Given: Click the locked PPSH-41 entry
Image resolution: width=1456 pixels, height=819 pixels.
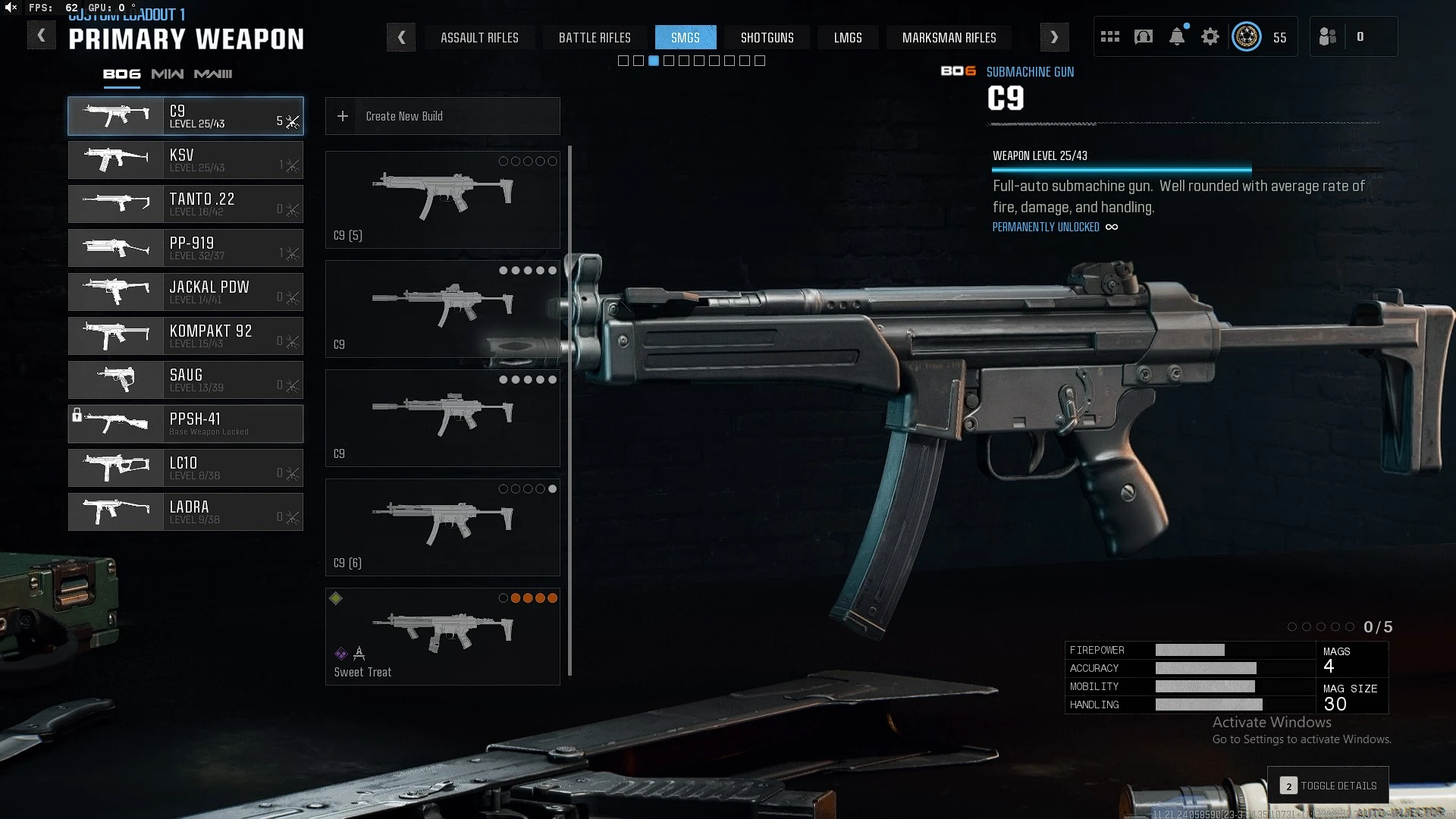Looking at the screenshot, I should coord(186,424).
